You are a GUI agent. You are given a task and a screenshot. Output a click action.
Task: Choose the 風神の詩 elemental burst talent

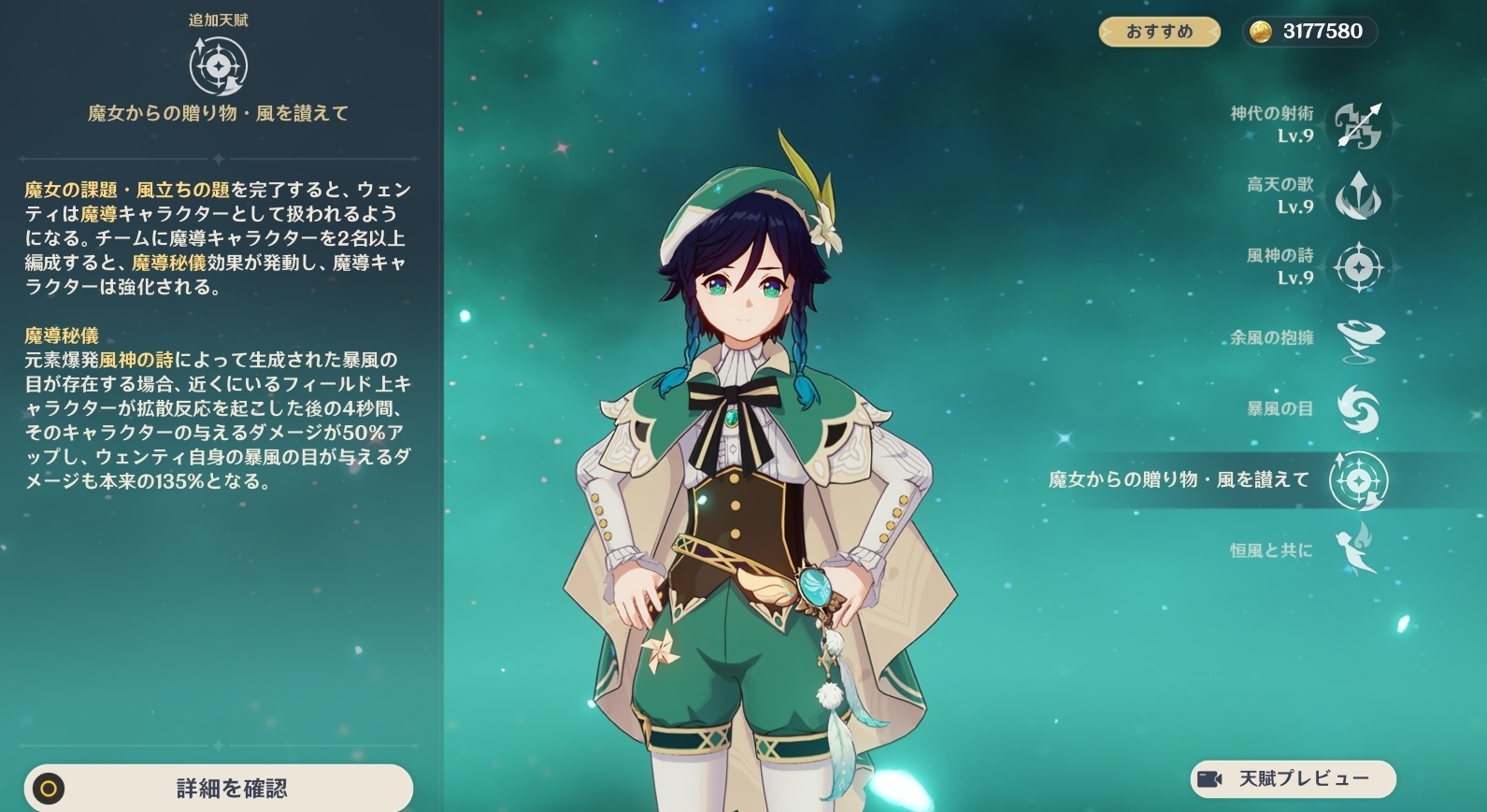[x=1359, y=267]
